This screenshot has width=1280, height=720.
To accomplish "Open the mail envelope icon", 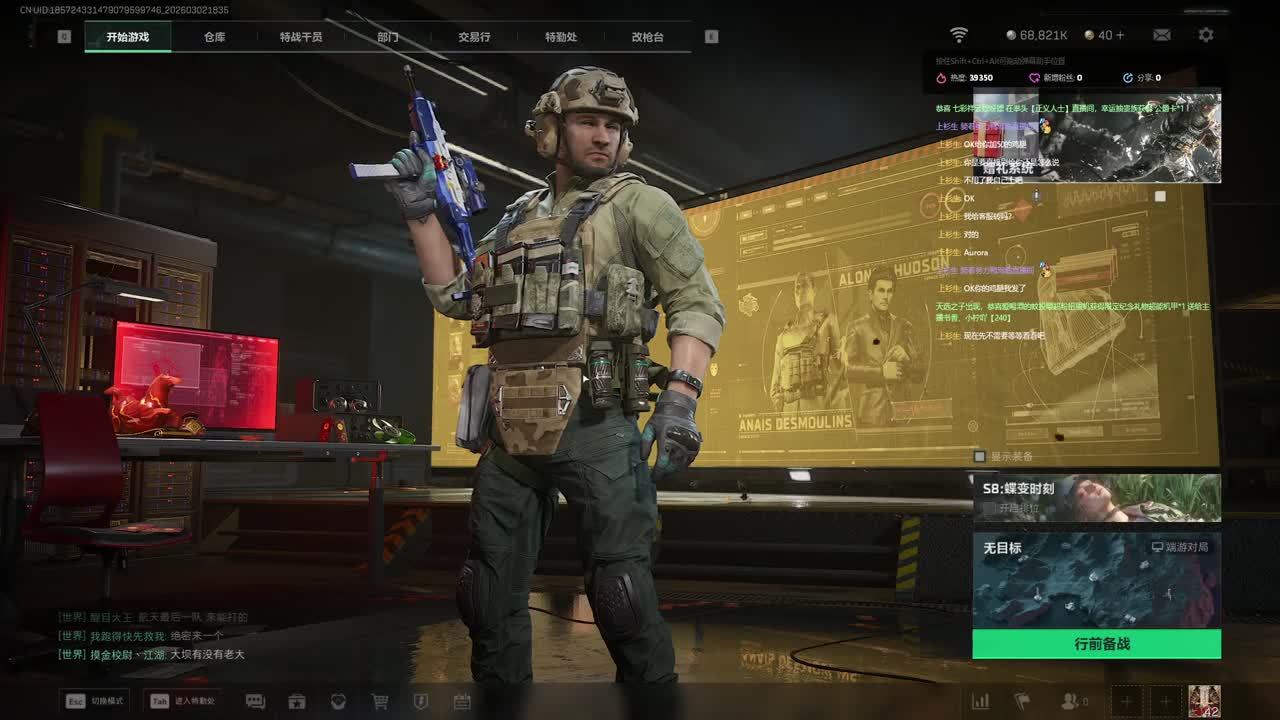I will click(x=1162, y=35).
